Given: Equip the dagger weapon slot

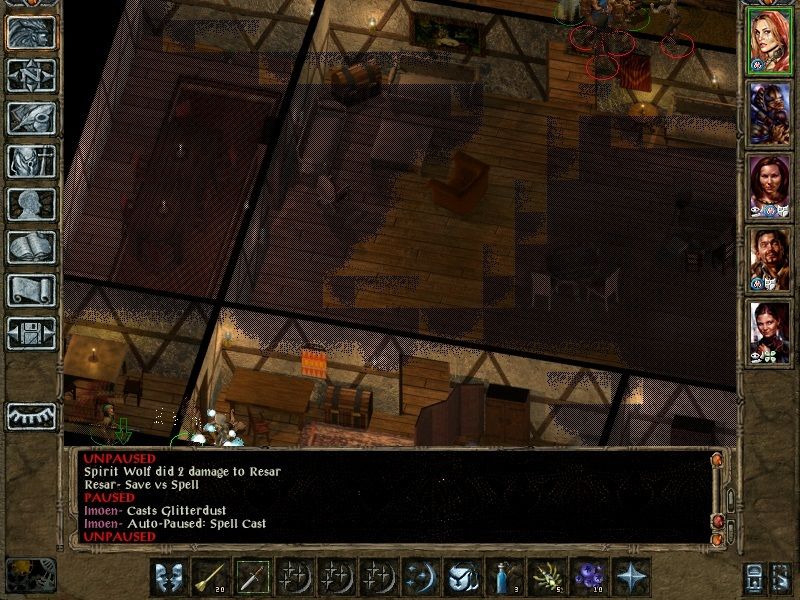Looking at the screenshot, I should pyautogui.click(x=251, y=577).
